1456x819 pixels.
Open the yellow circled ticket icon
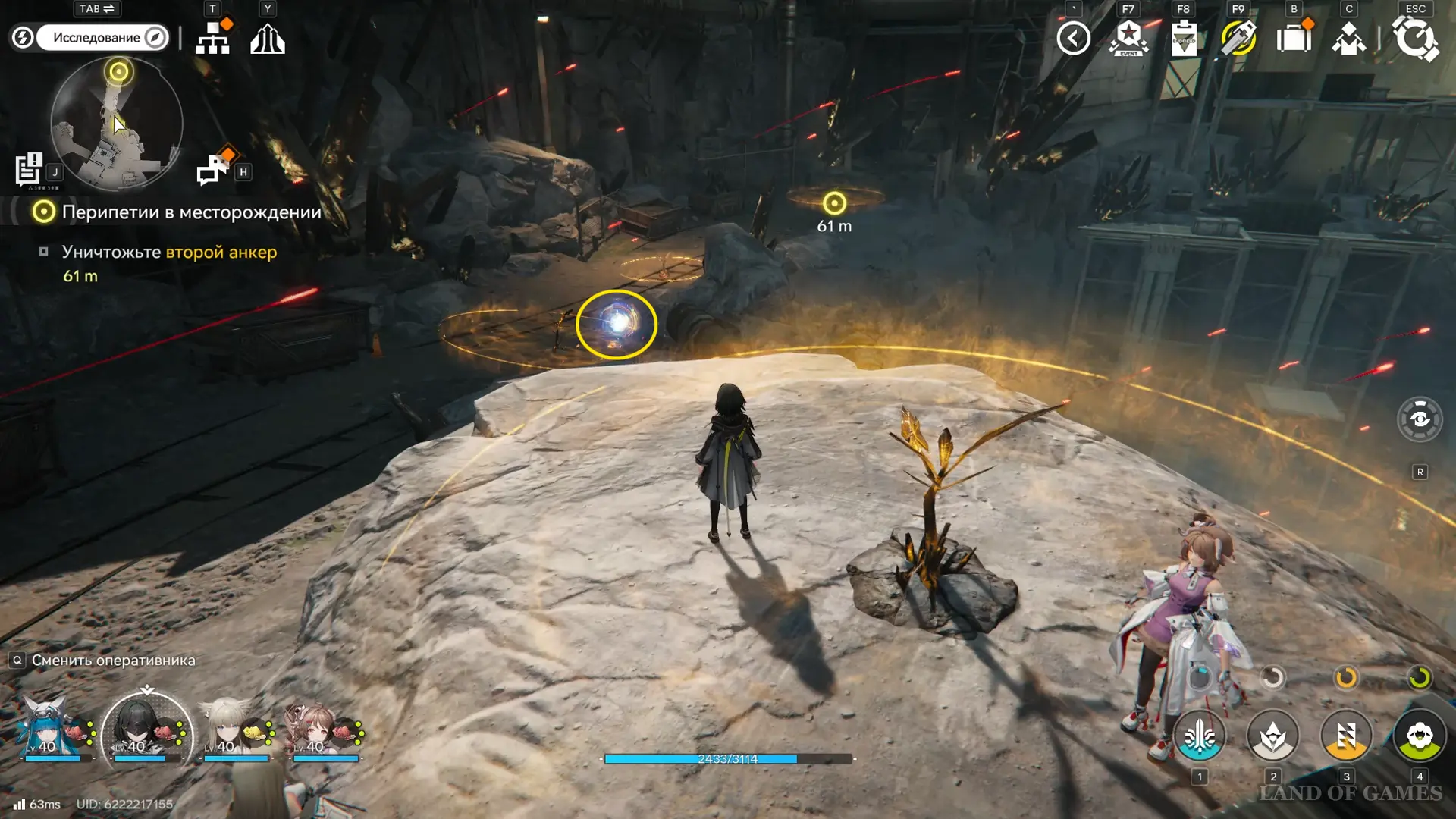click(x=1238, y=38)
